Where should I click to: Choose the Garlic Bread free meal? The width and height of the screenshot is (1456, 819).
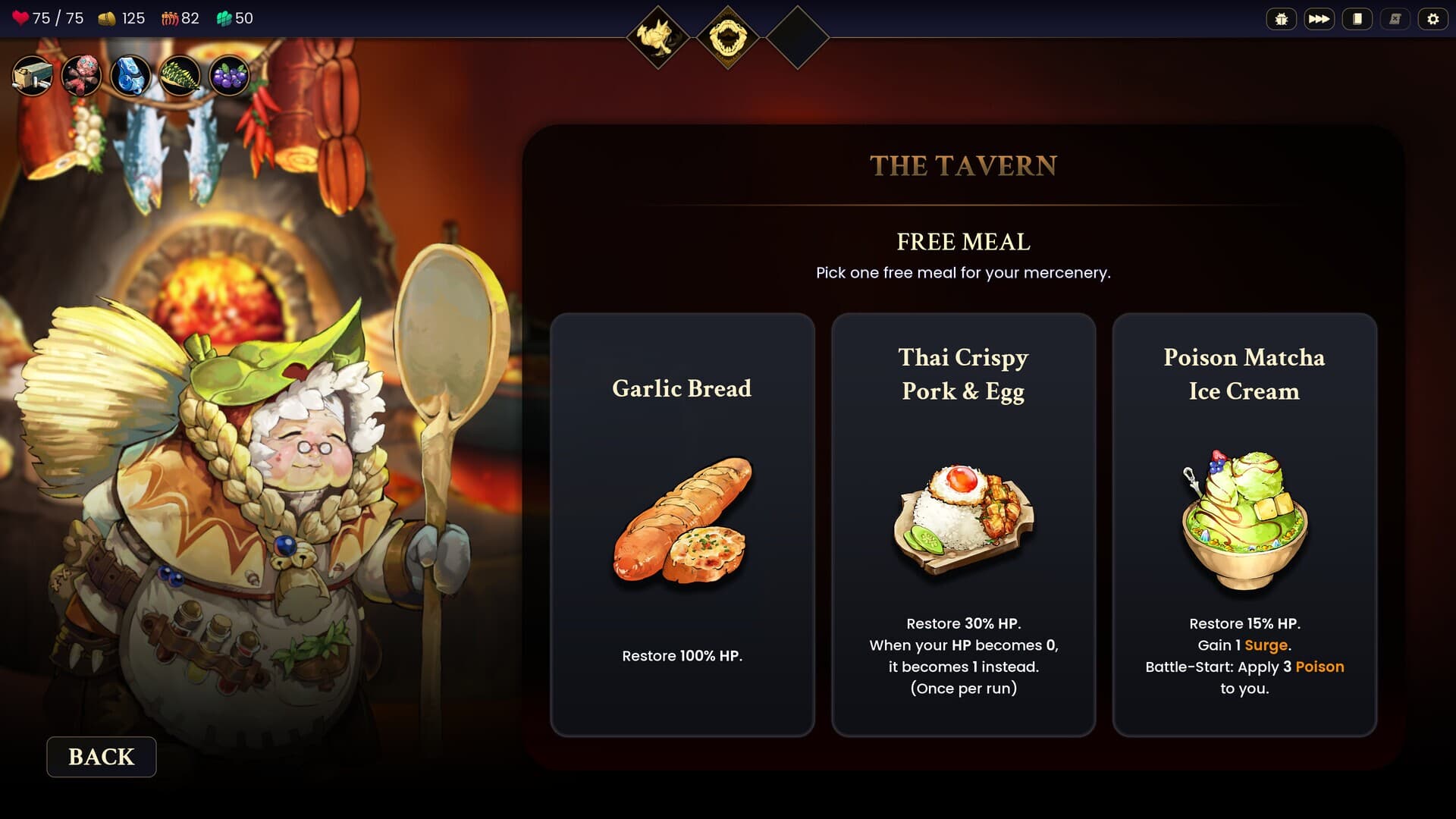[682, 524]
